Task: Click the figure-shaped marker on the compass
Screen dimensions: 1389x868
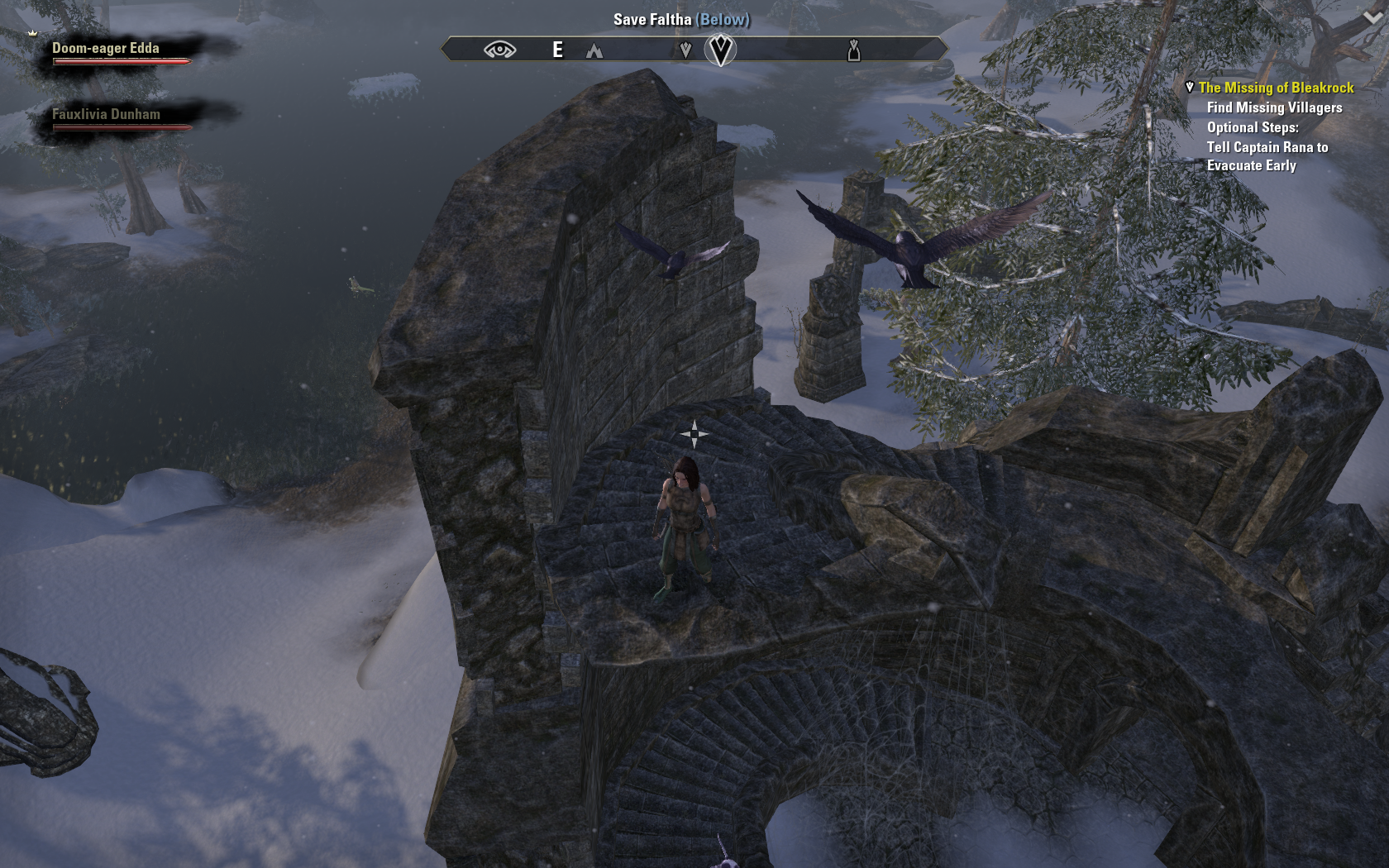Action: 854,50
